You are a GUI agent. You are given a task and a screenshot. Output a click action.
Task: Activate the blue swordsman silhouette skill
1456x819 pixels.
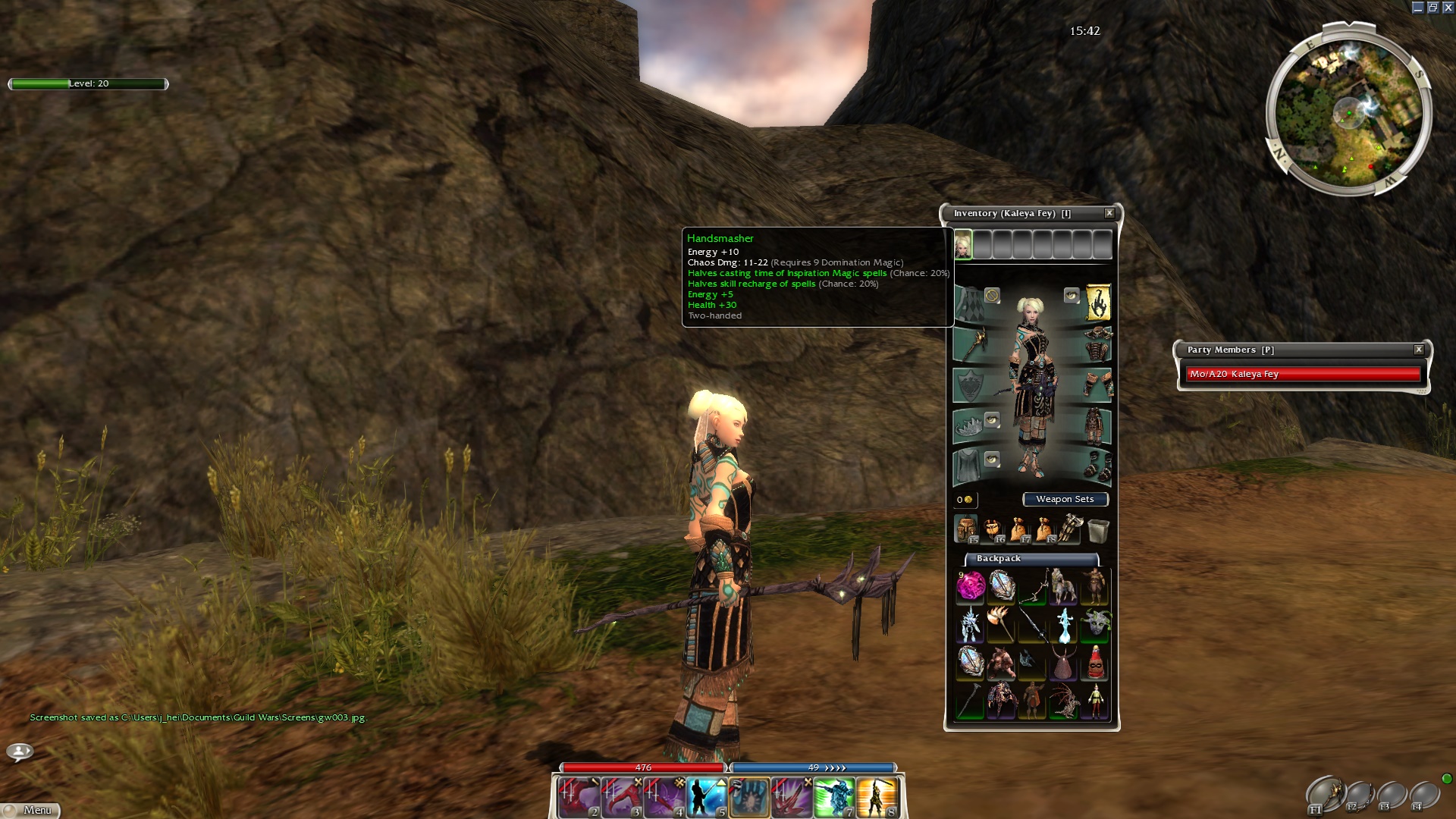pyautogui.click(x=707, y=798)
